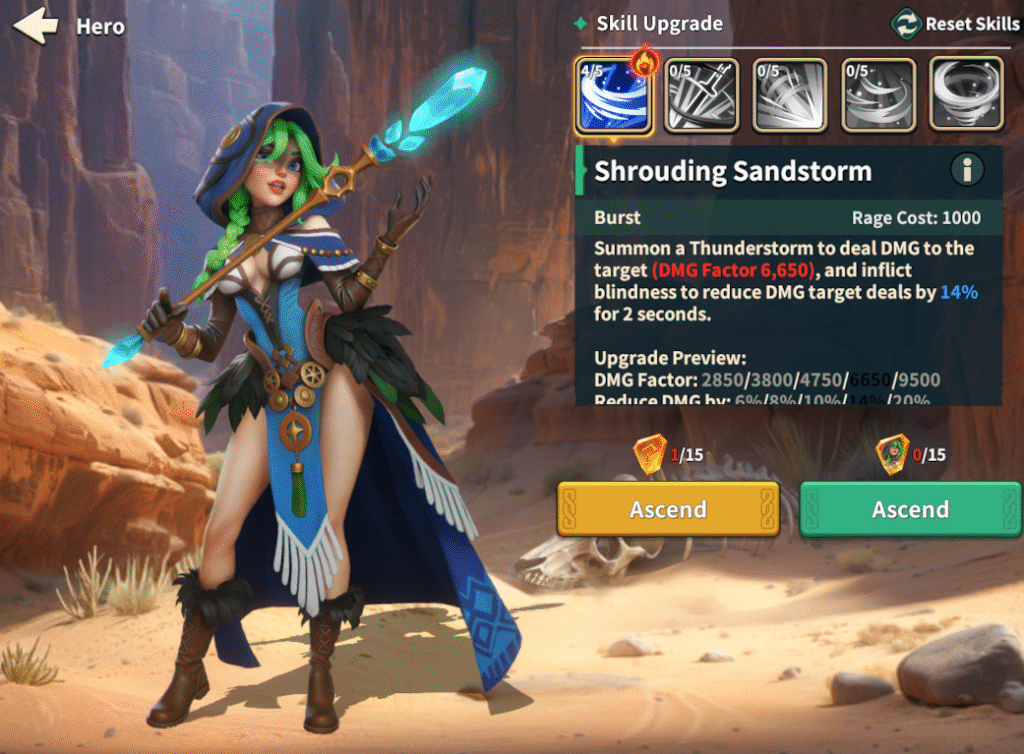Go back using the Hero arrow

(x=36, y=26)
